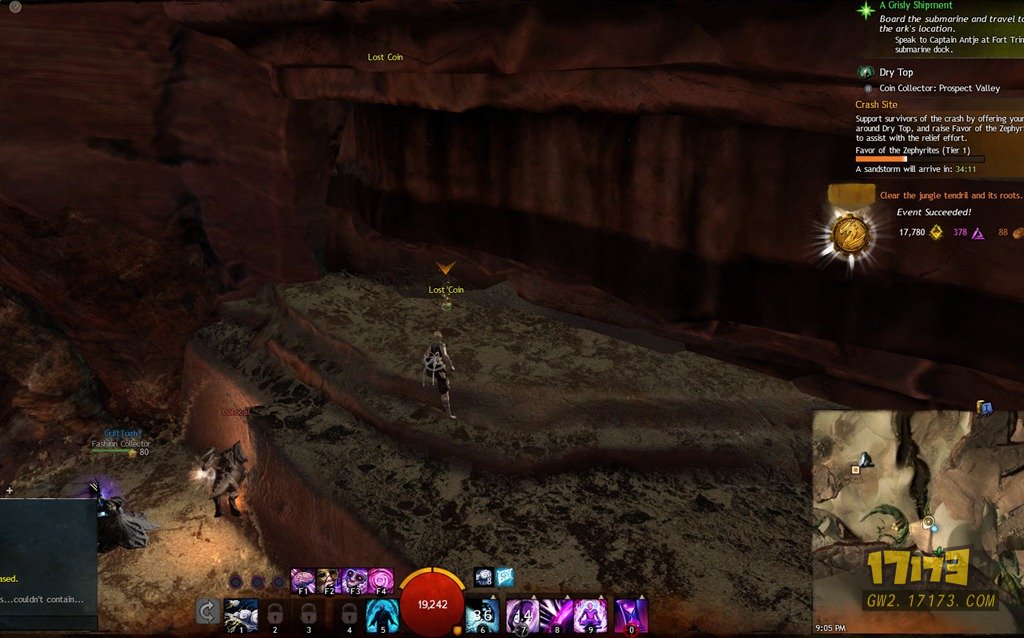Viewport: 1024px width, 638px height.
Task: Fire the purple beam skill in slot 8
Action: click(557, 614)
